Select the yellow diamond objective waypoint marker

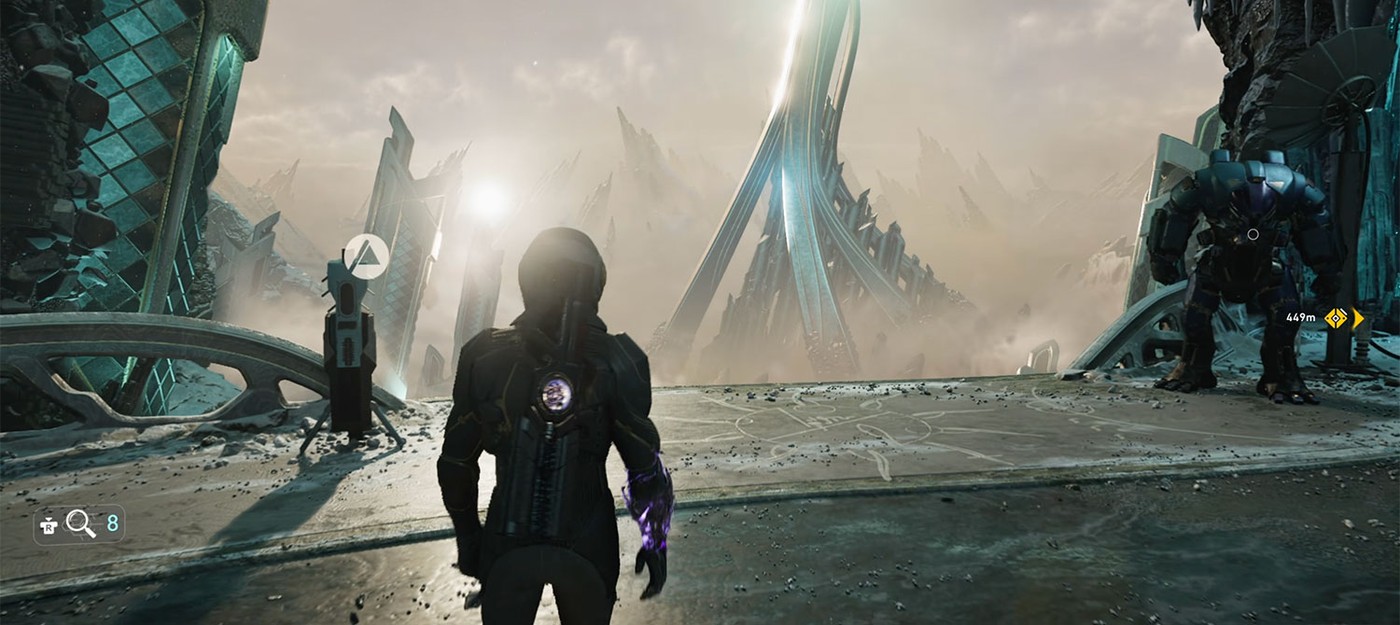(x=1335, y=318)
